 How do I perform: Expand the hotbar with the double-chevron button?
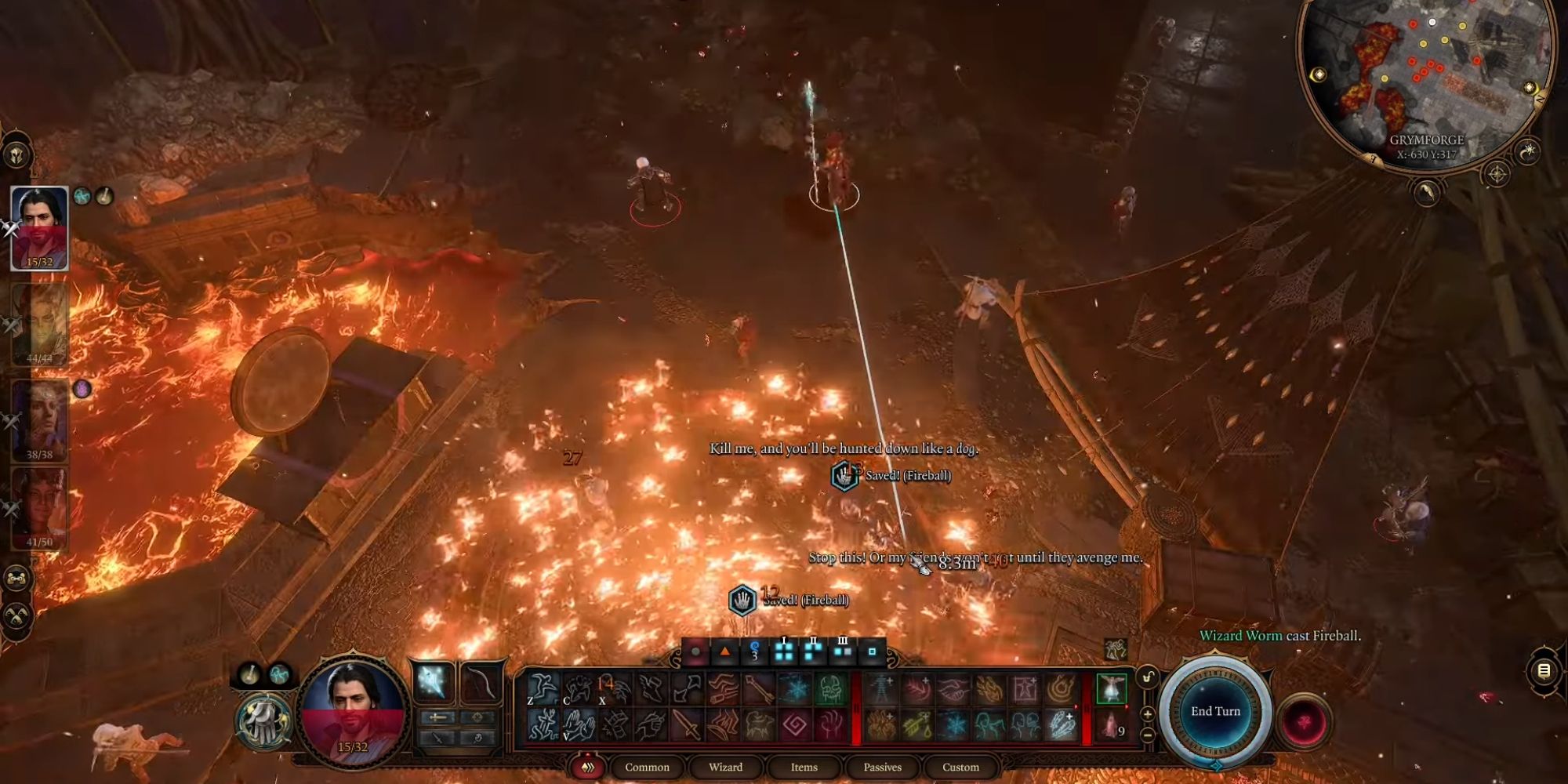(x=587, y=766)
